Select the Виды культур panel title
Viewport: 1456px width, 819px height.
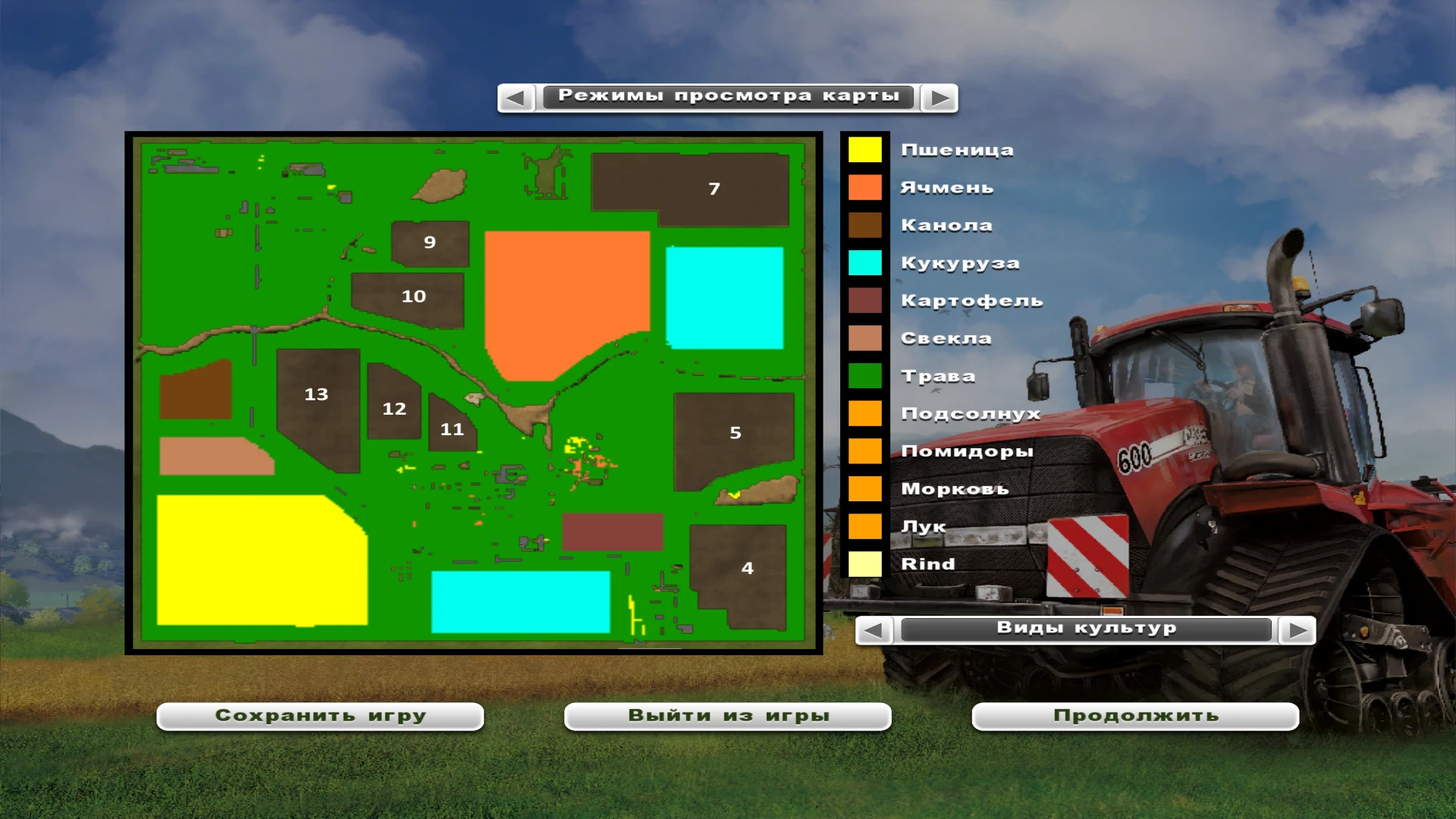(1086, 629)
